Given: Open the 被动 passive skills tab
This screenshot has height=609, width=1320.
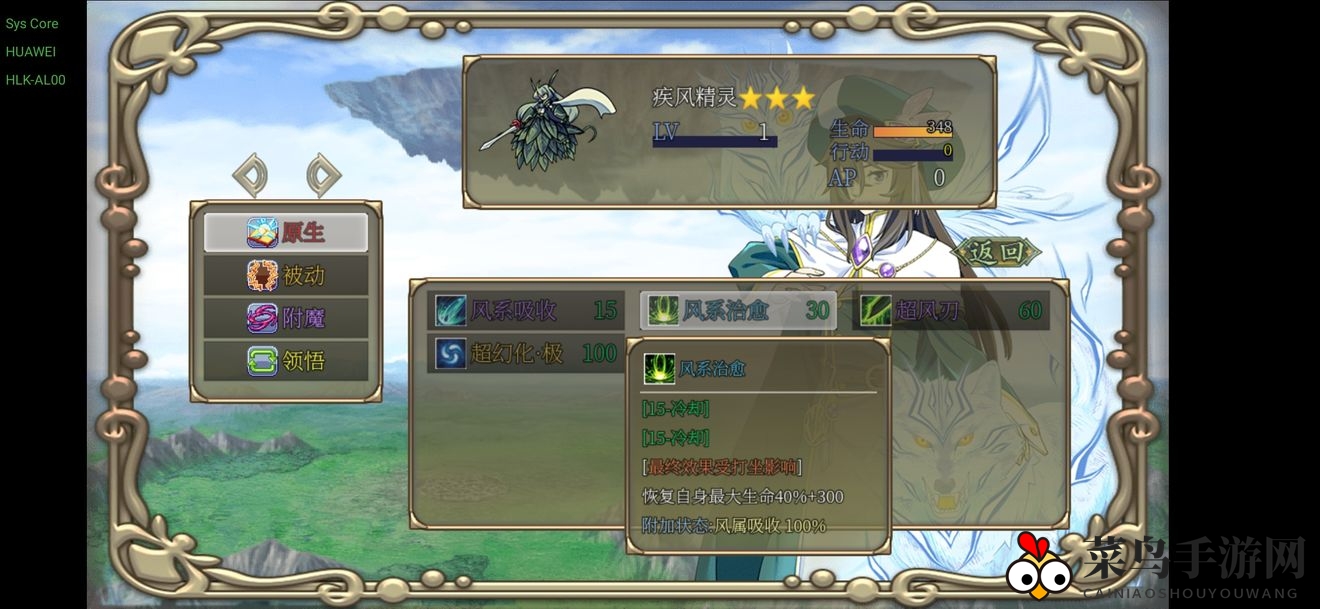Looking at the screenshot, I should coord(286,275).
